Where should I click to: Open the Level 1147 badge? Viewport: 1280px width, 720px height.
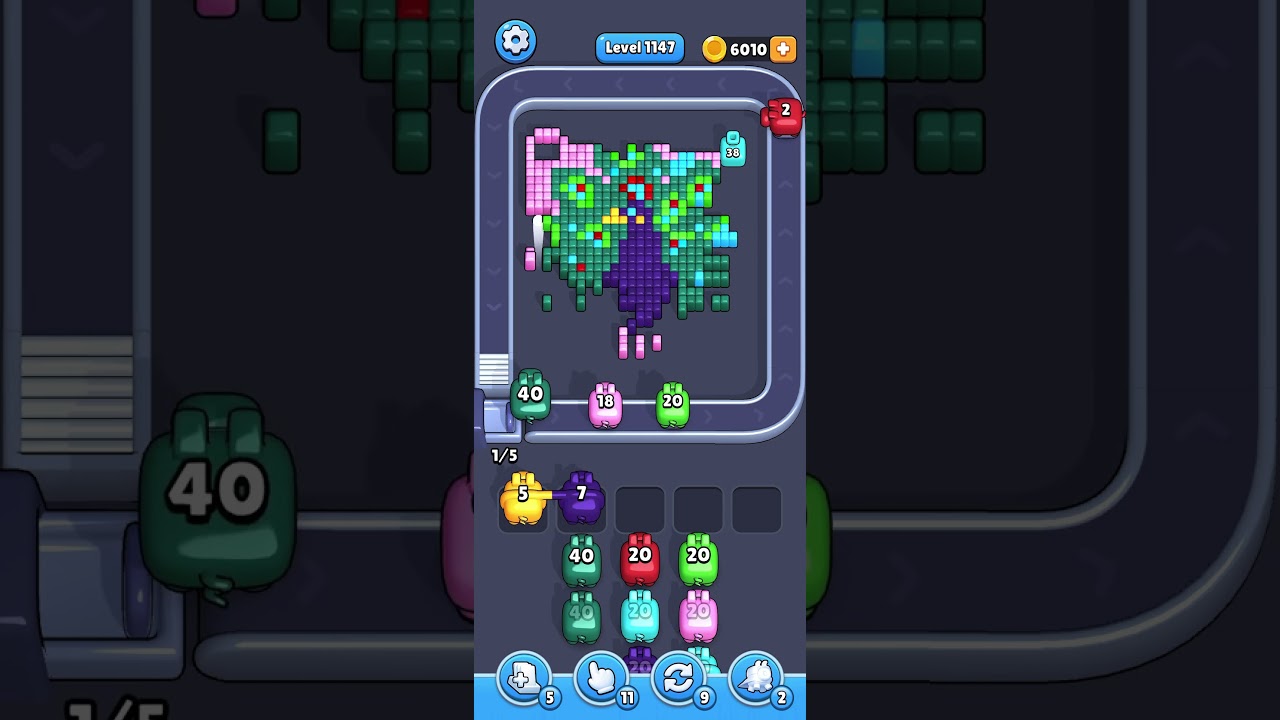pos(639,47)
